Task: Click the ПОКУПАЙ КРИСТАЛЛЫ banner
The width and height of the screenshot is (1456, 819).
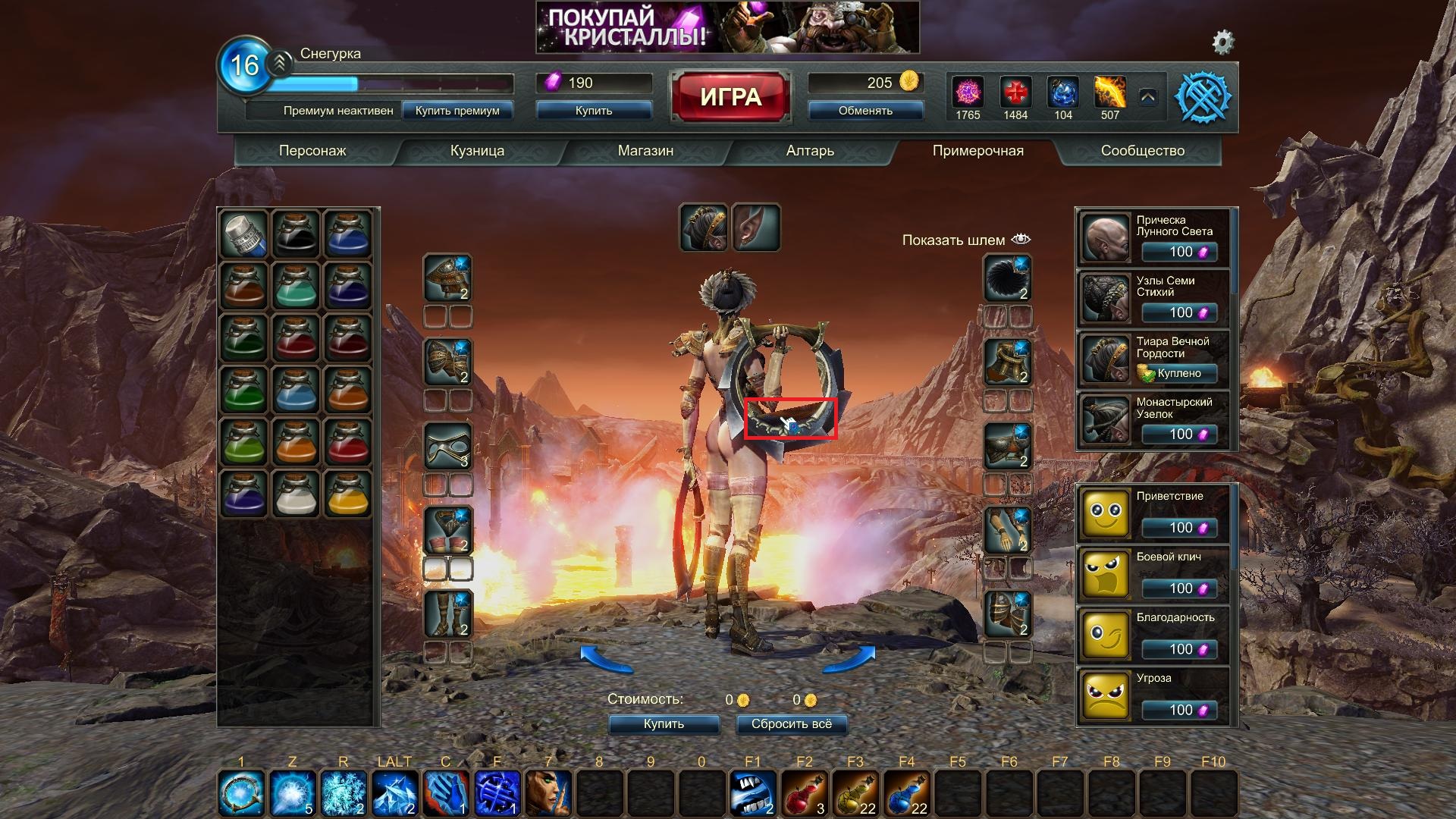Action: 727,27
